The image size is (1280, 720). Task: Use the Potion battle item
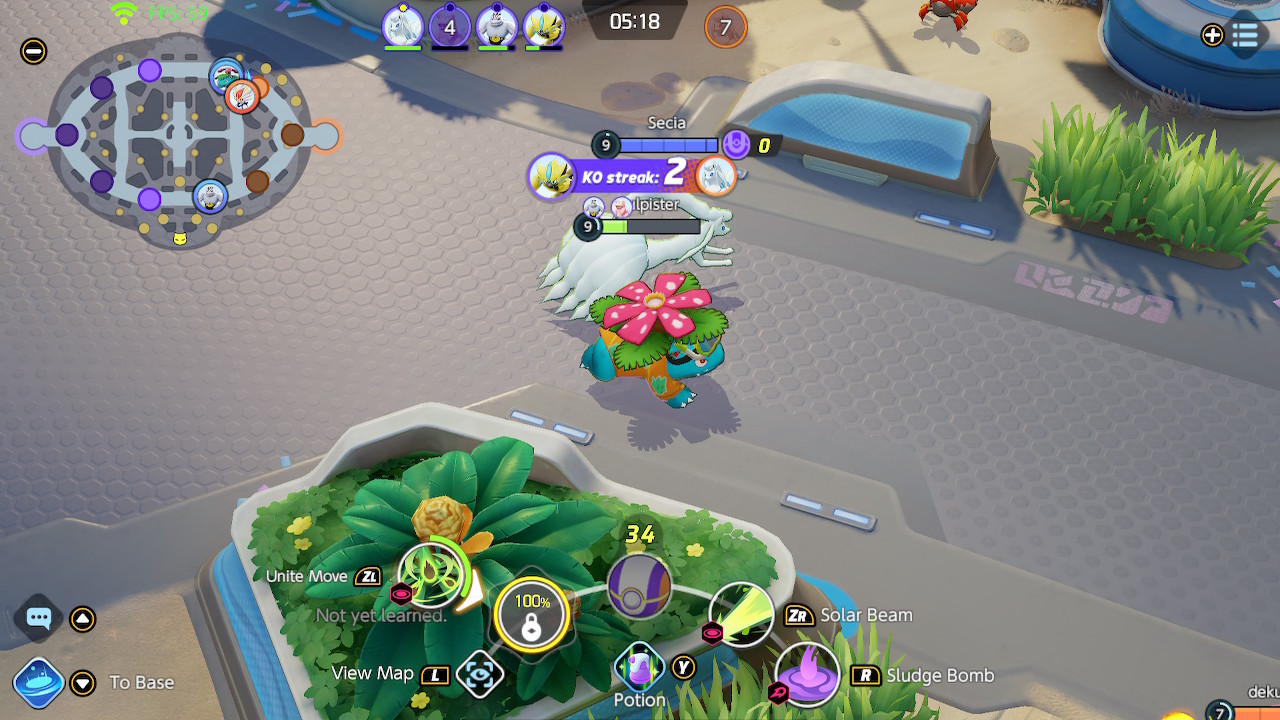point(639,667)
